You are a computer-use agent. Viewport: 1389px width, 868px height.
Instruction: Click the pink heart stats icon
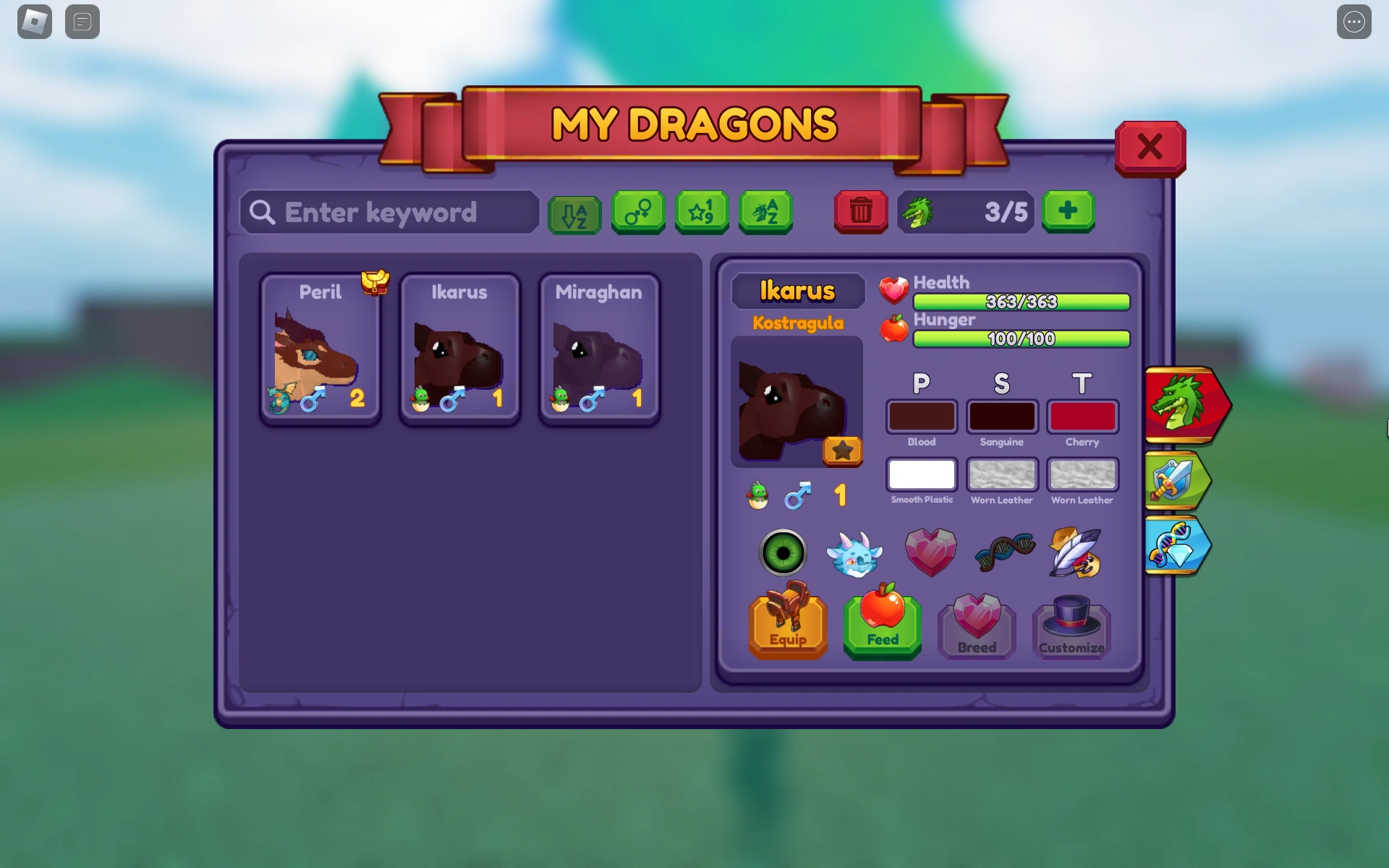(931, 552)
